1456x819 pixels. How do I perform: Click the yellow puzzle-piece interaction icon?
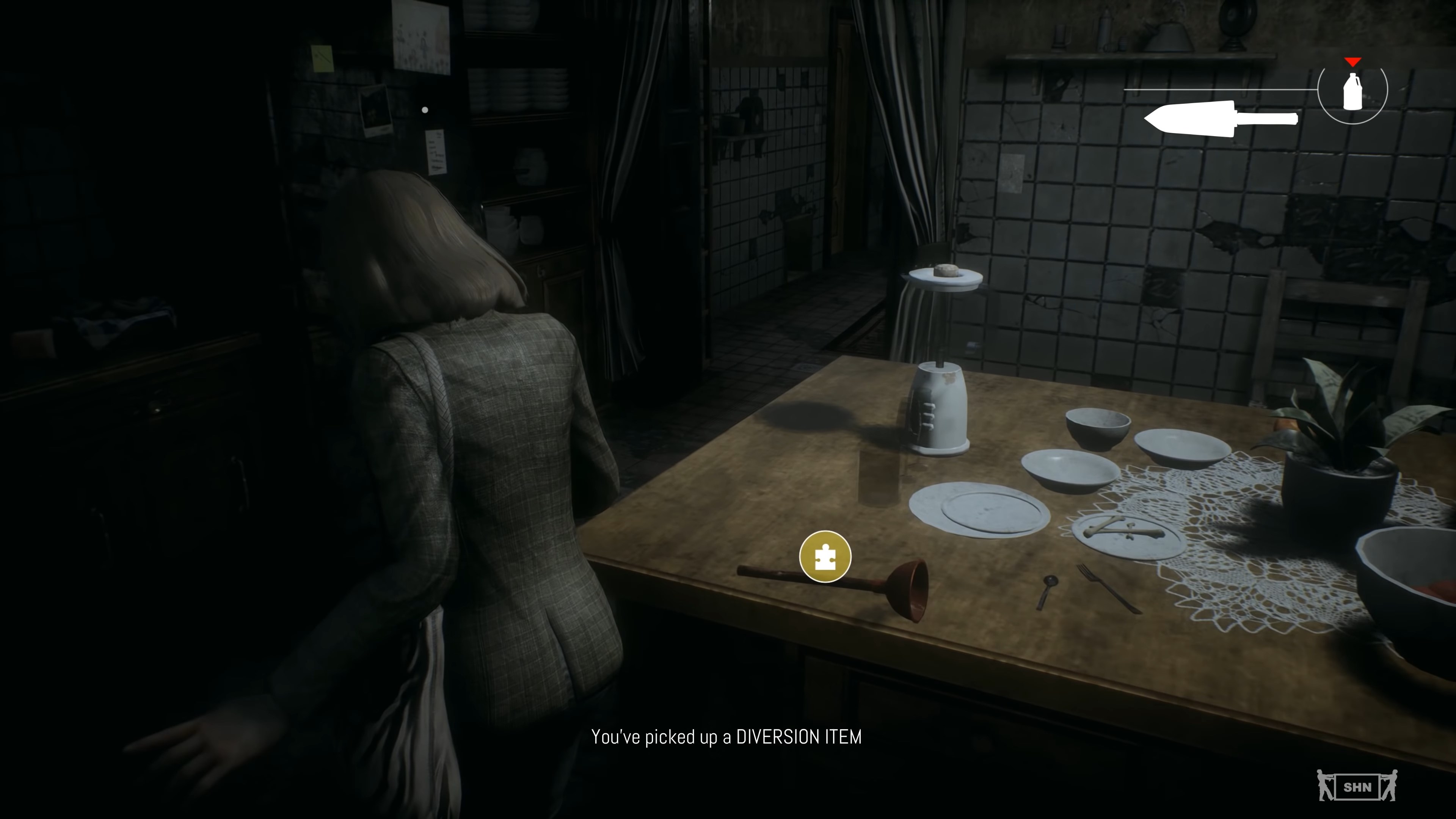point(825,556)
